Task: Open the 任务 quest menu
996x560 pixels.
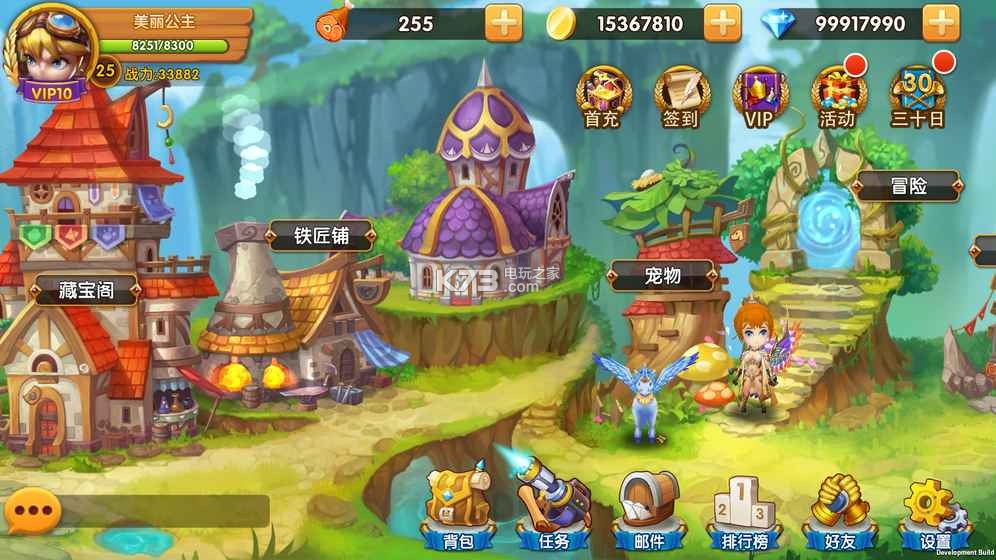Action: pos(553,508)
